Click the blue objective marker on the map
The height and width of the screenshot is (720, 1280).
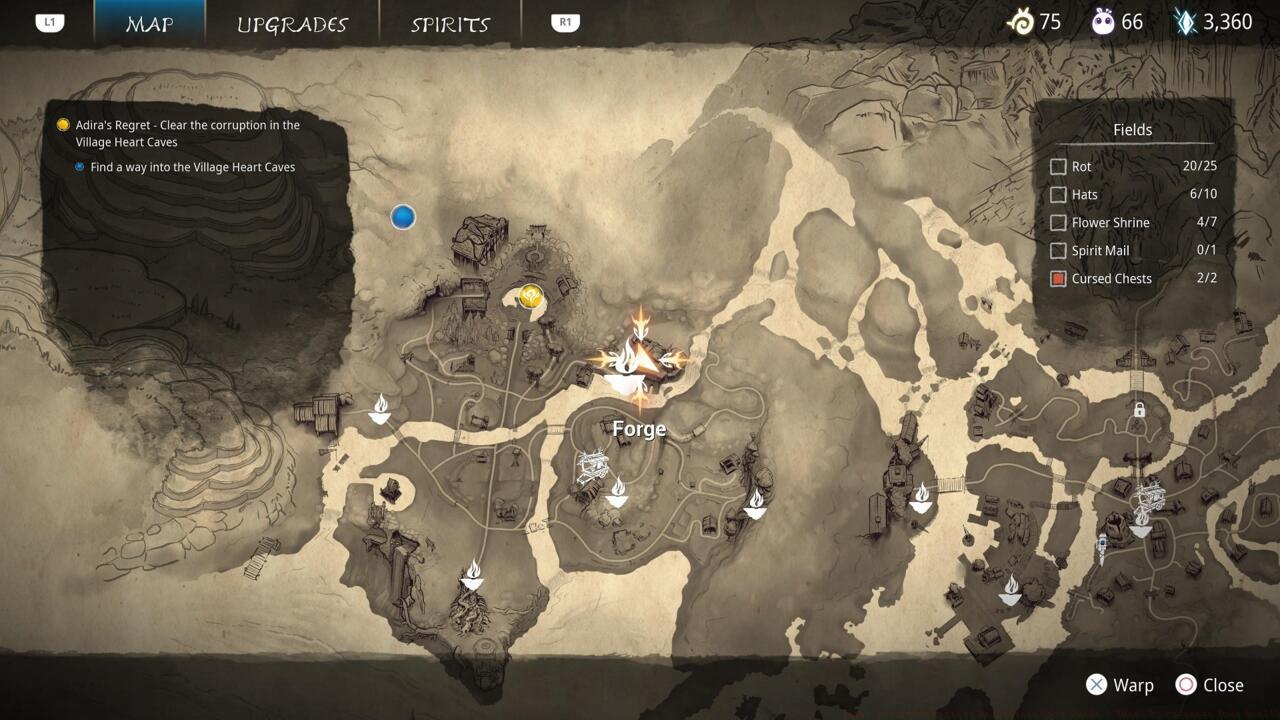[403, 217]
